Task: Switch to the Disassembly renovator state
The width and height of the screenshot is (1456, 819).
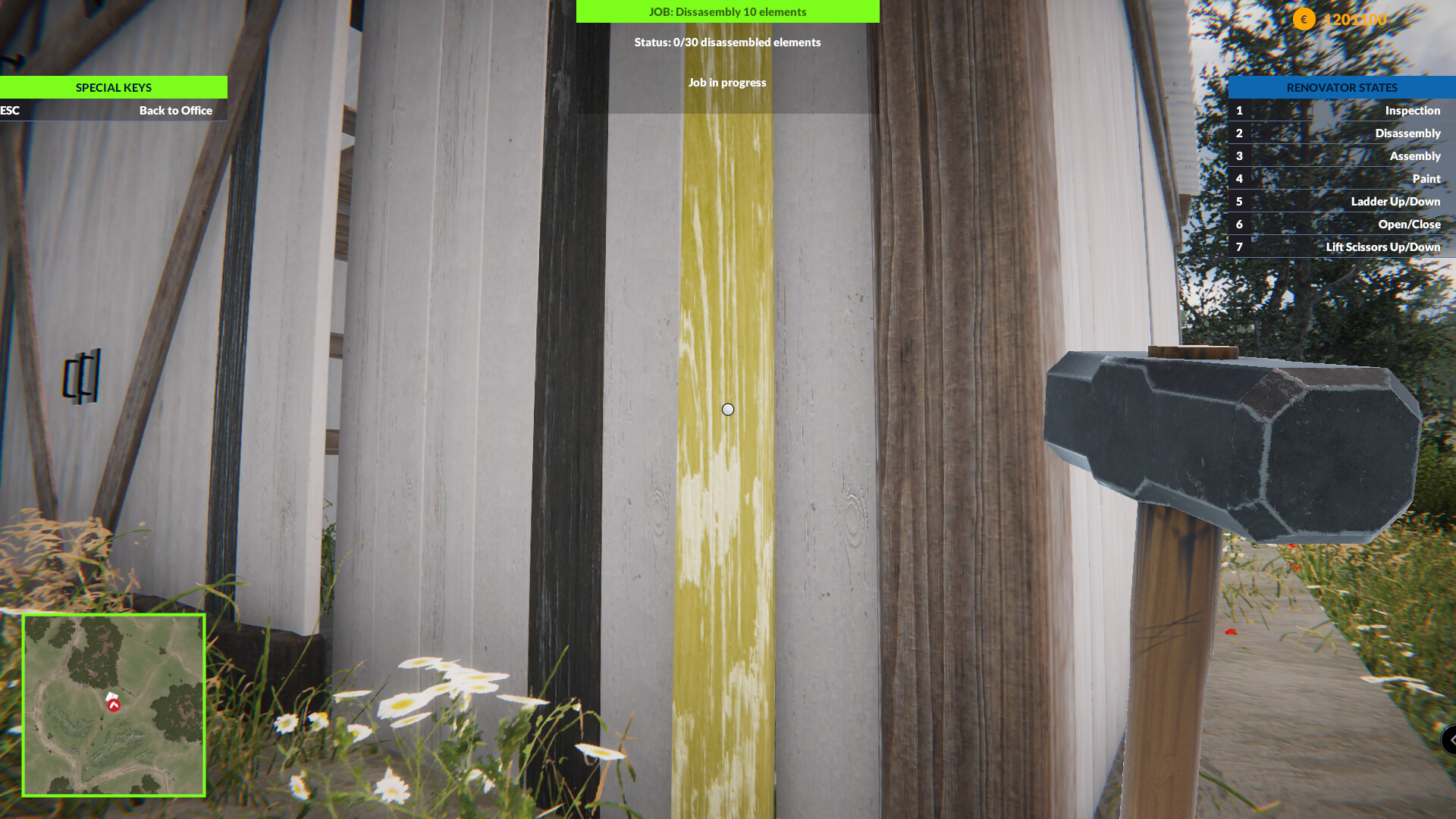Action: click(x=1407, y=133)
